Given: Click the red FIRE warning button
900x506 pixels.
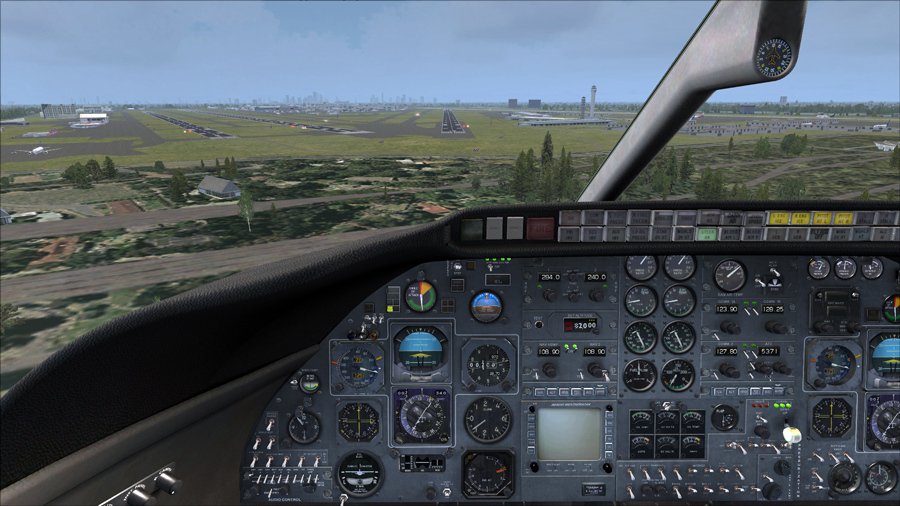Looking at the screenshot, I should [x=540, y=228].
